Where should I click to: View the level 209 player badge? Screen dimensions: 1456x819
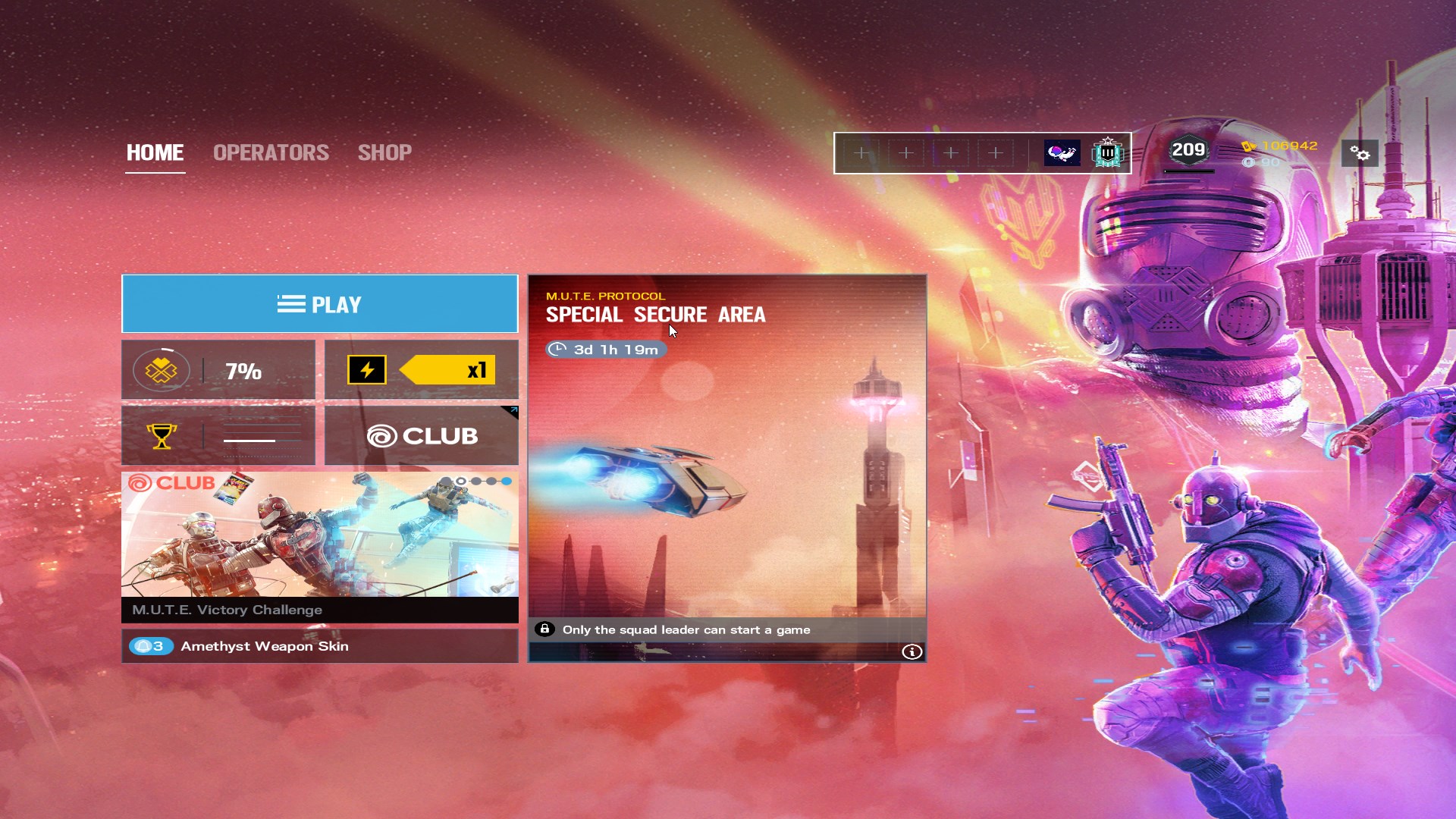(1188, 150)
